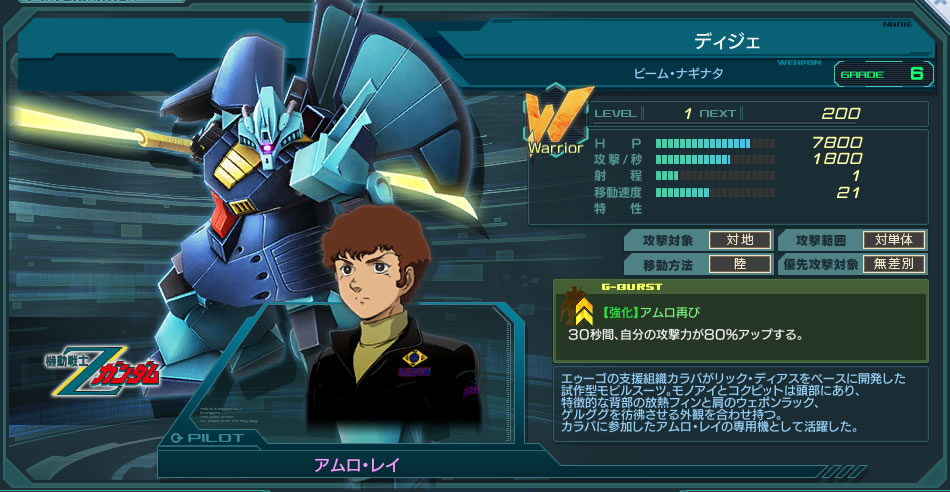Select the 対単体 attack range box
950x492 pixels.
pos(894,240)
